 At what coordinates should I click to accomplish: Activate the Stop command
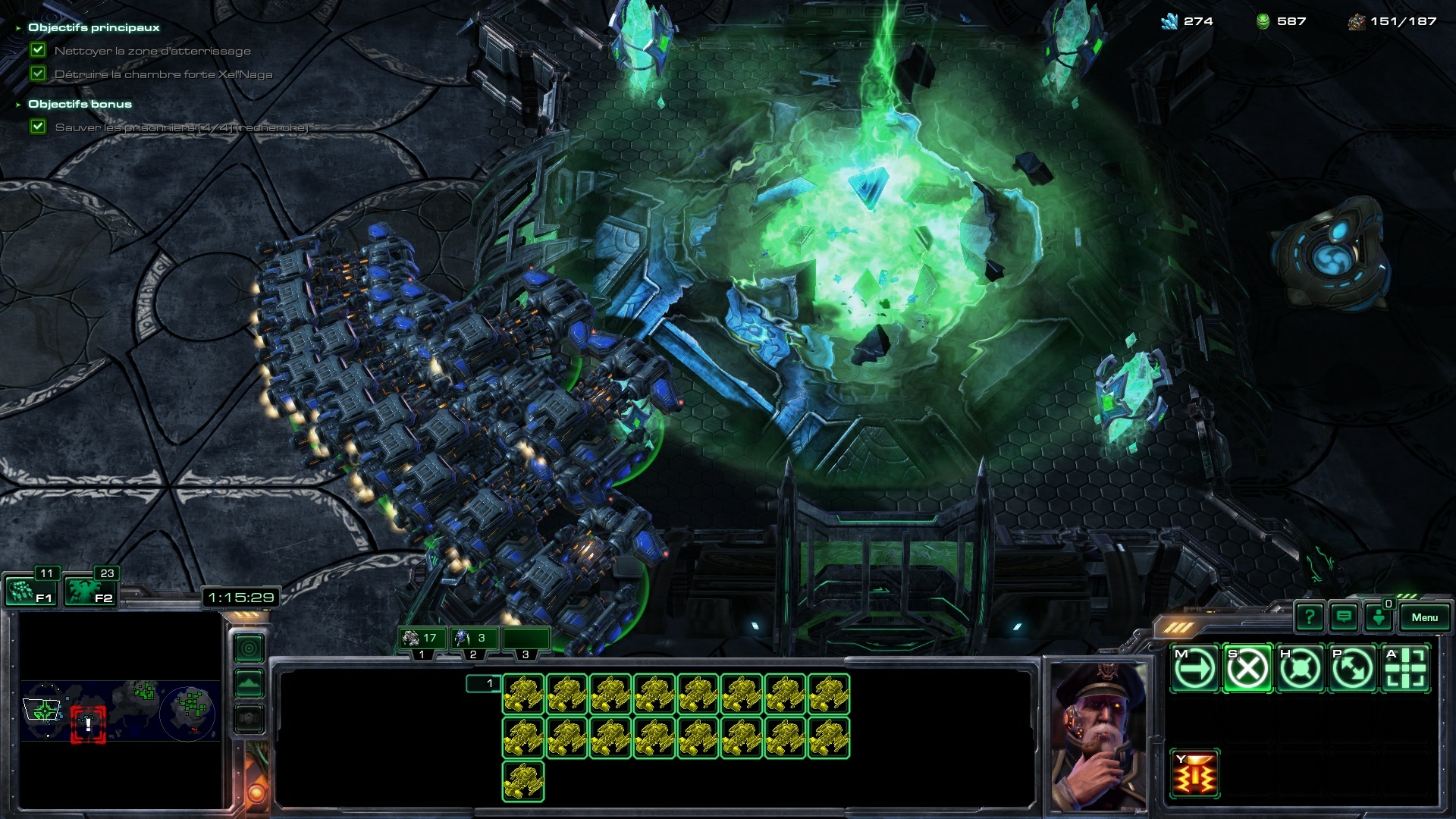1247,669
